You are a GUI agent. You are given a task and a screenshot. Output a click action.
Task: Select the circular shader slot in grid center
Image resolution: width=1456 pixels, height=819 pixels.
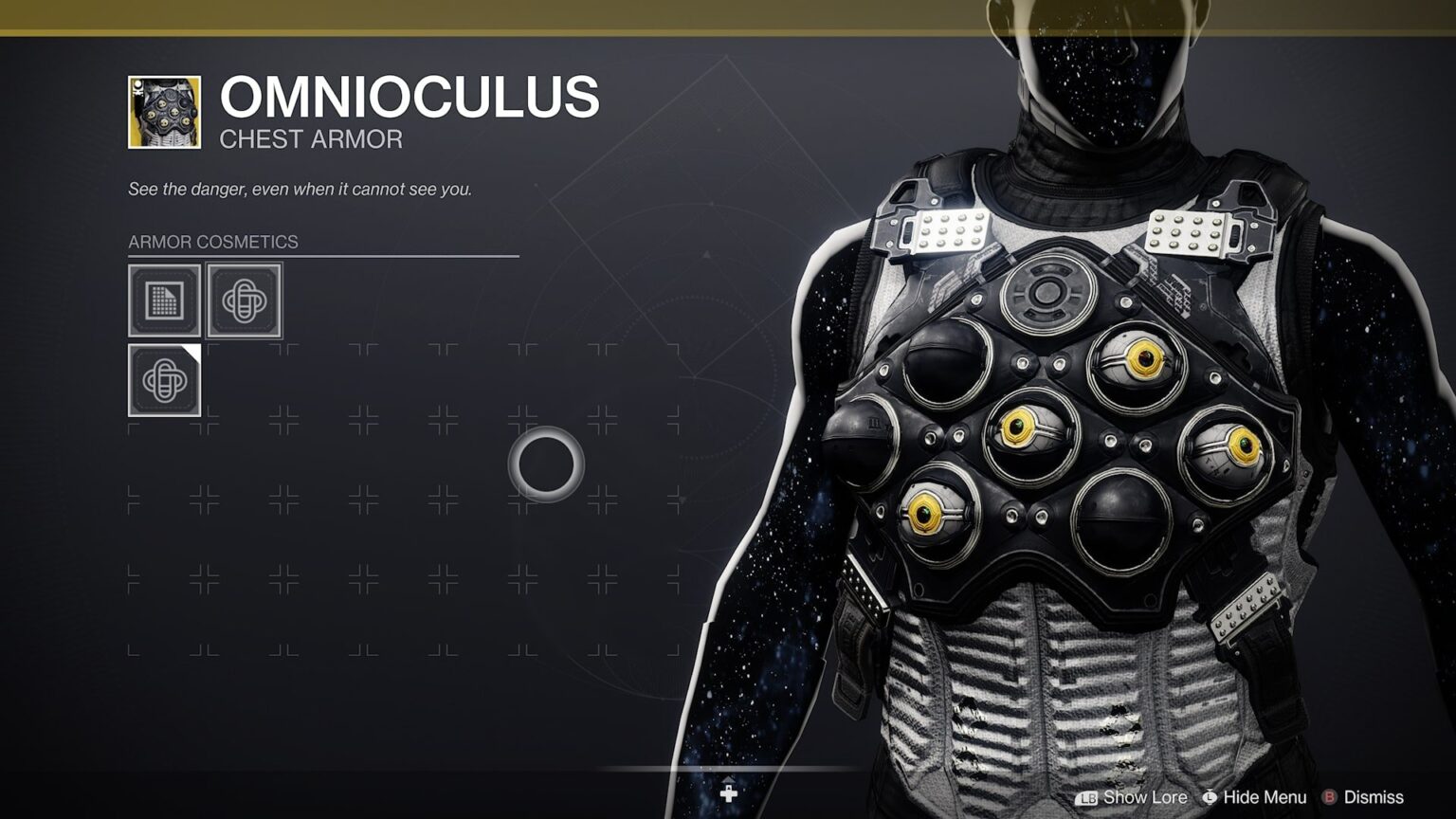548,464
